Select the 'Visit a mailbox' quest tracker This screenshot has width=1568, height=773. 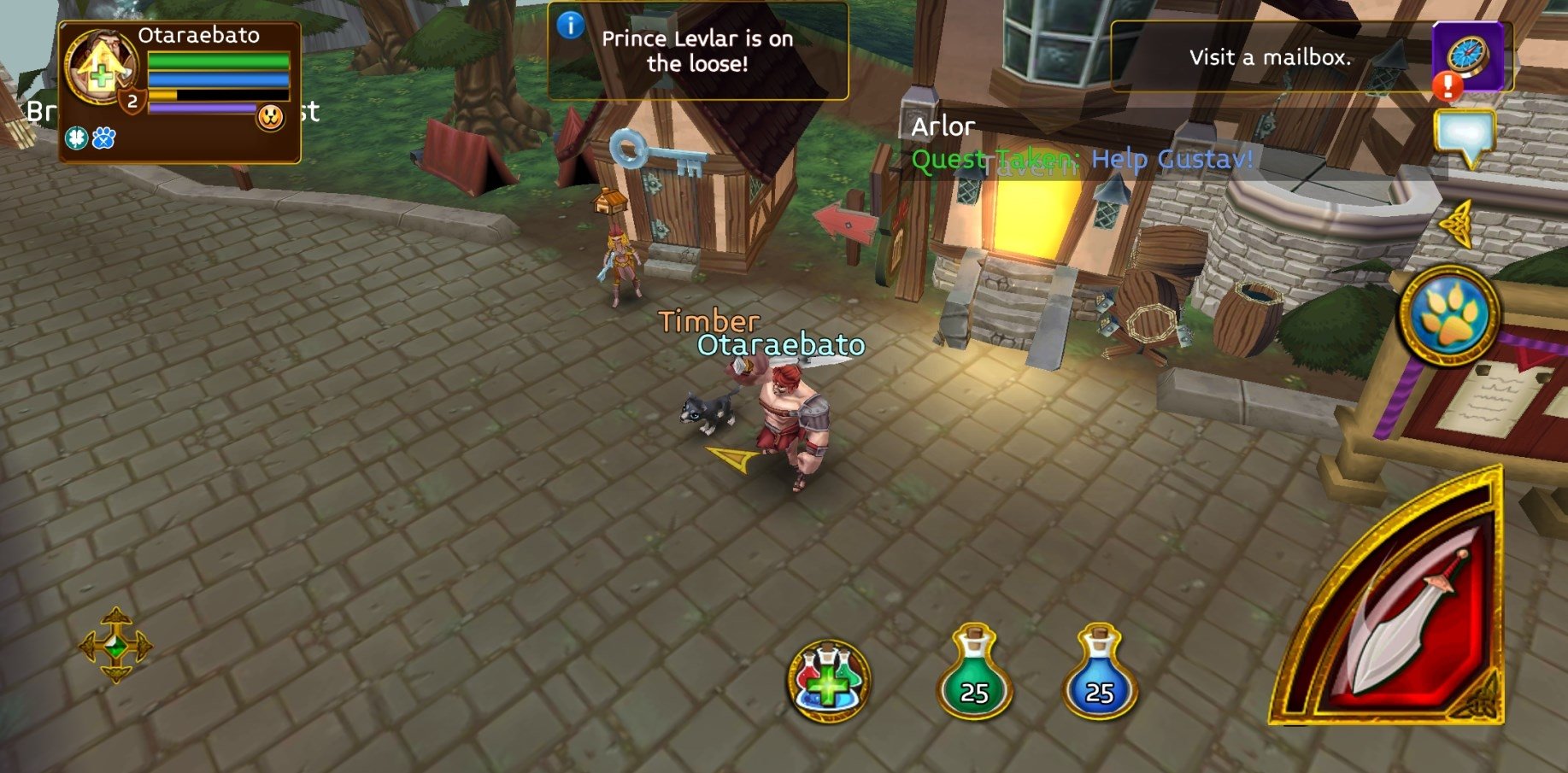click(1270, 57)
